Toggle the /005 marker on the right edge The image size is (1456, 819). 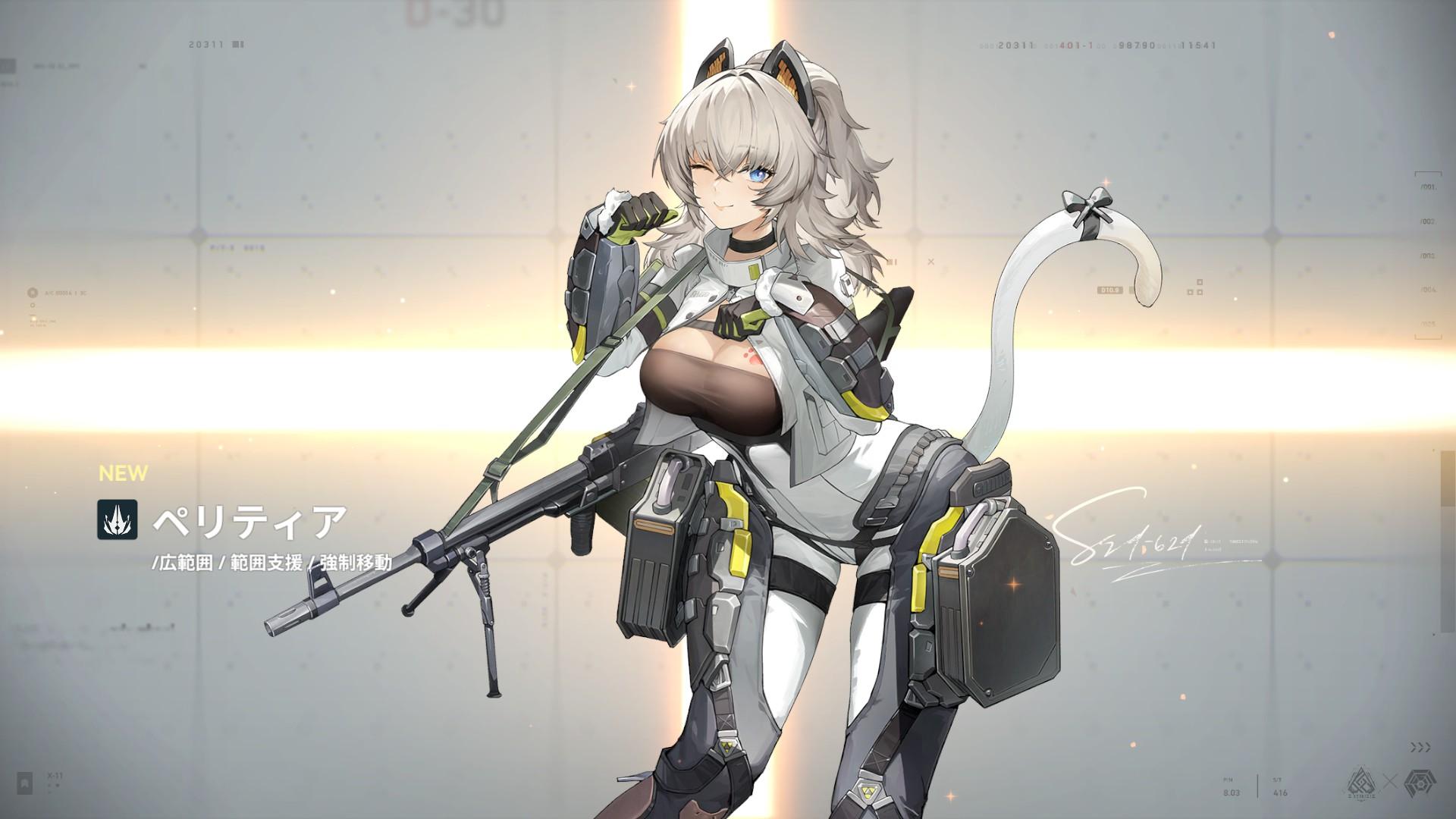click(x=1428, y=323)
